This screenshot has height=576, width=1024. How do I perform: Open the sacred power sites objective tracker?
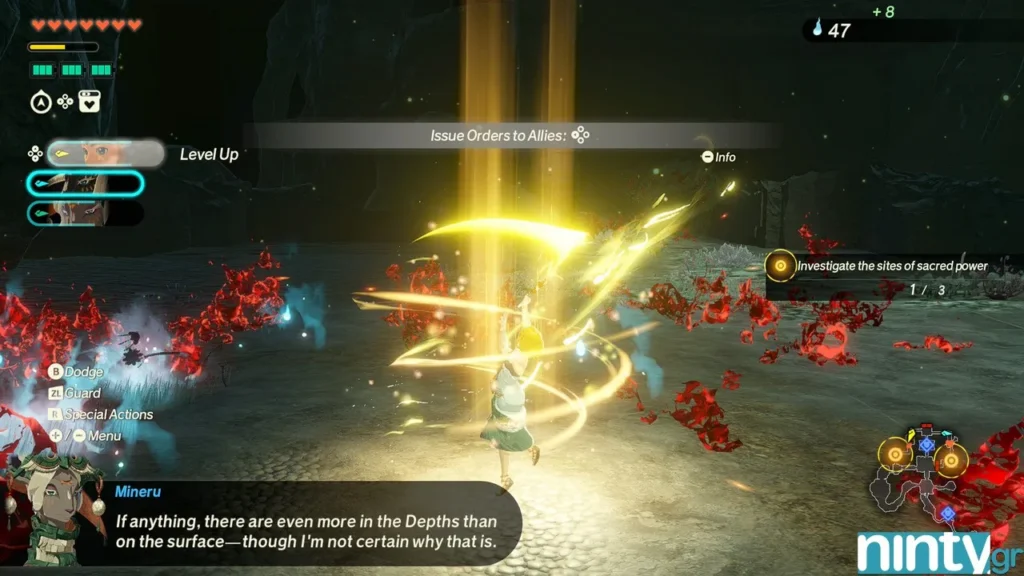[x=880, y=266]
